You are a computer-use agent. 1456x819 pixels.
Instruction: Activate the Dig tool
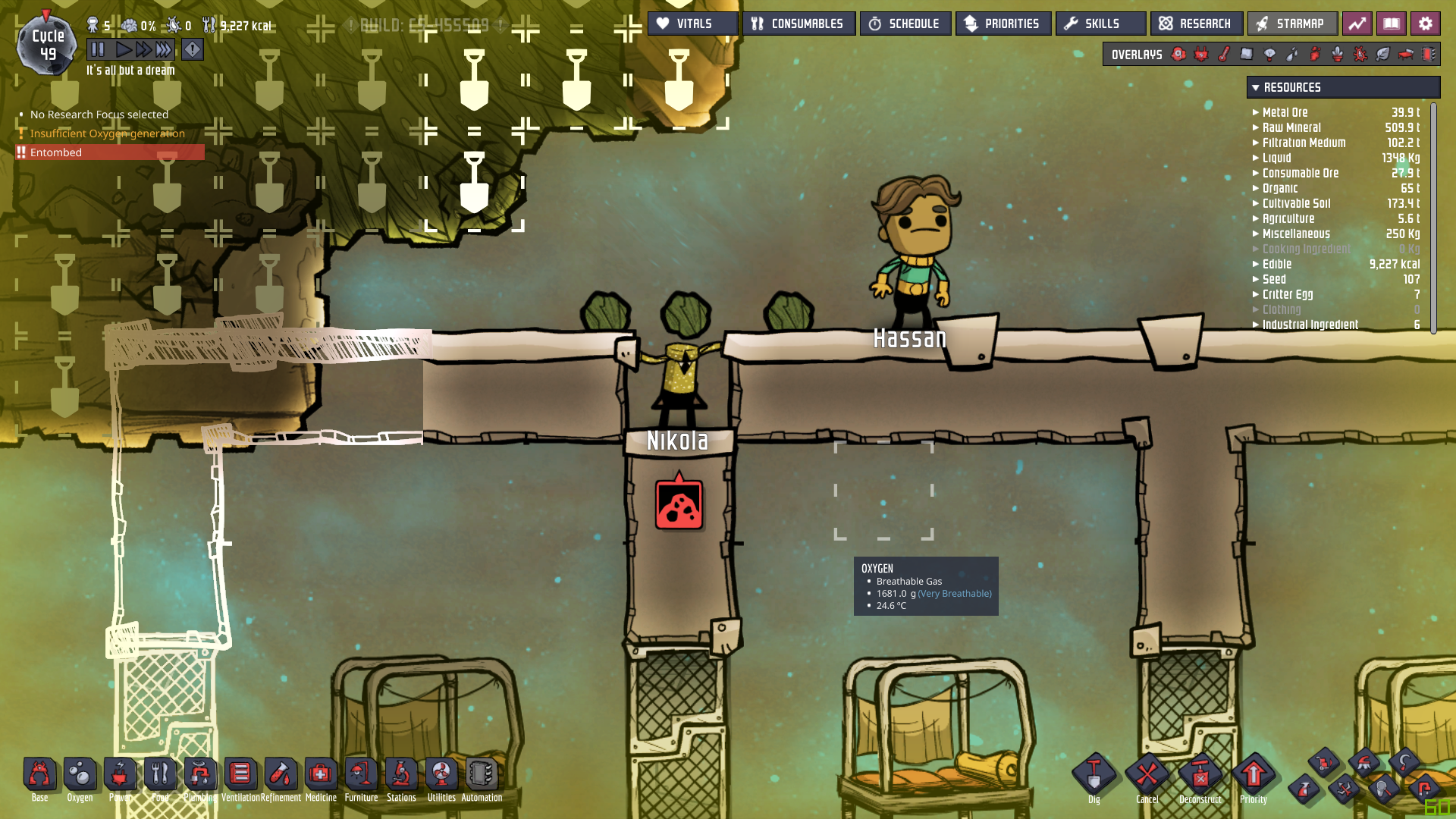tap(1094, 776)
